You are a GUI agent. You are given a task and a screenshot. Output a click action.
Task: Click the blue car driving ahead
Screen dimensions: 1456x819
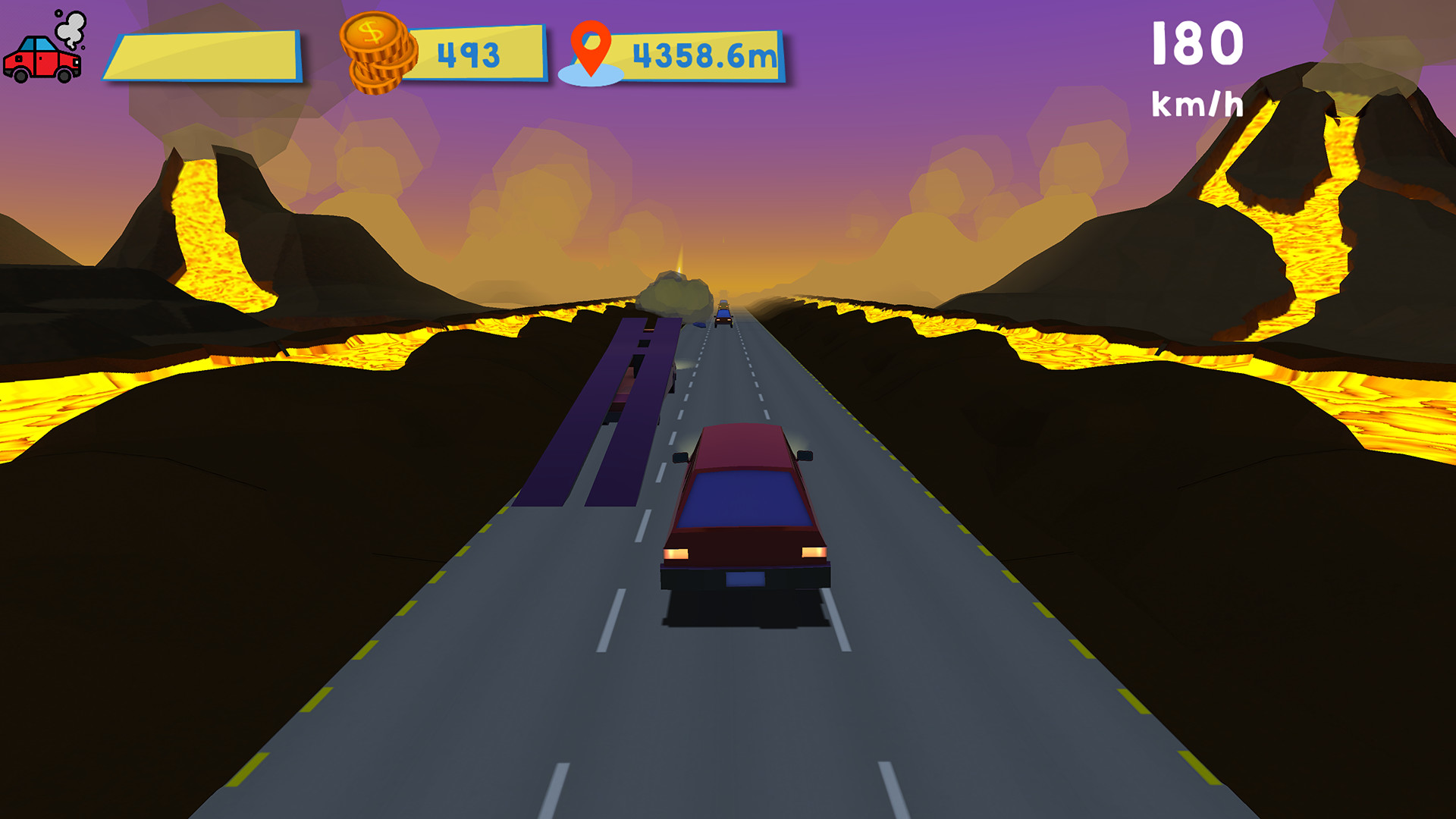click(x=723, y=315)
